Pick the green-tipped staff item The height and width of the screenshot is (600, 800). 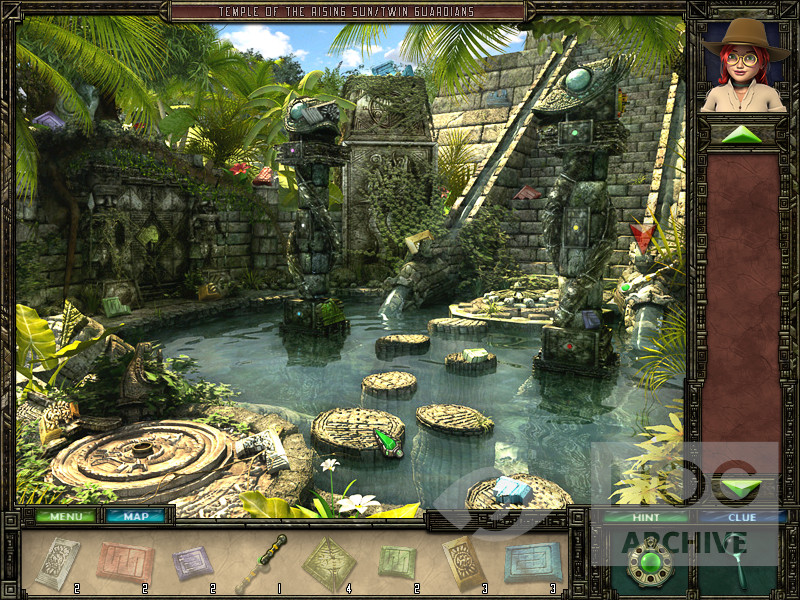pos(261,564)
